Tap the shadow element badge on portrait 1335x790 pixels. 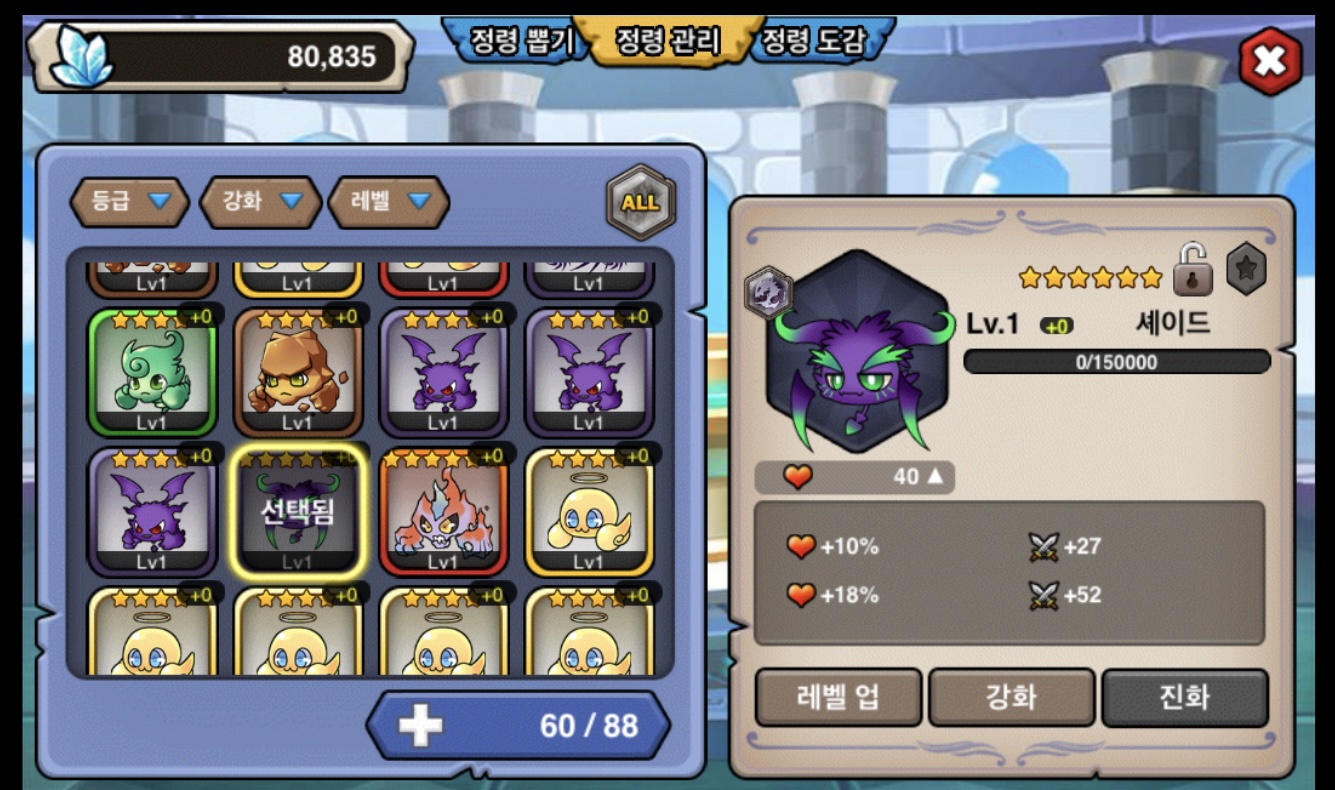click(769, 293)
